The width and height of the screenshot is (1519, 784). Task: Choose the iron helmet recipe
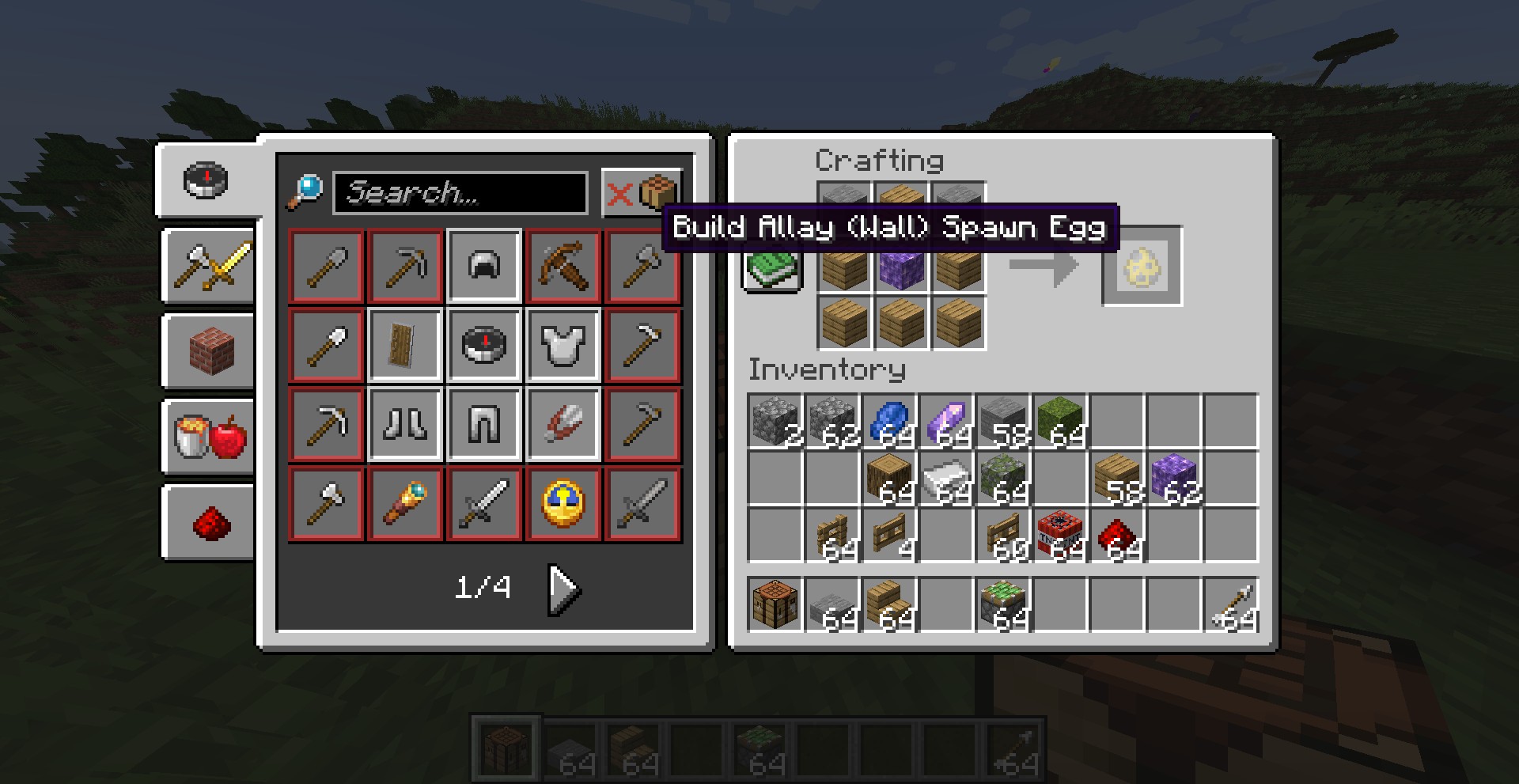point(484,267)
